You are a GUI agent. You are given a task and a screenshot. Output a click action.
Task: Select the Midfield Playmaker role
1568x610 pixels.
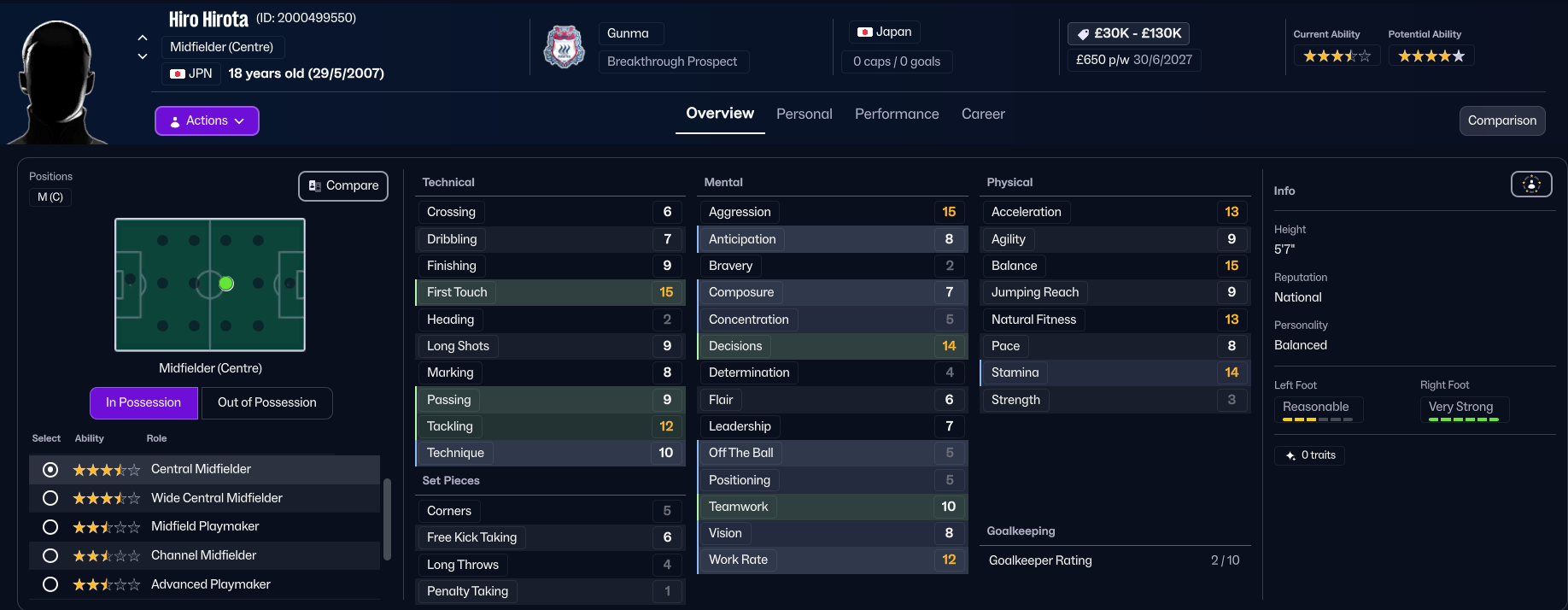click(50, 527)
